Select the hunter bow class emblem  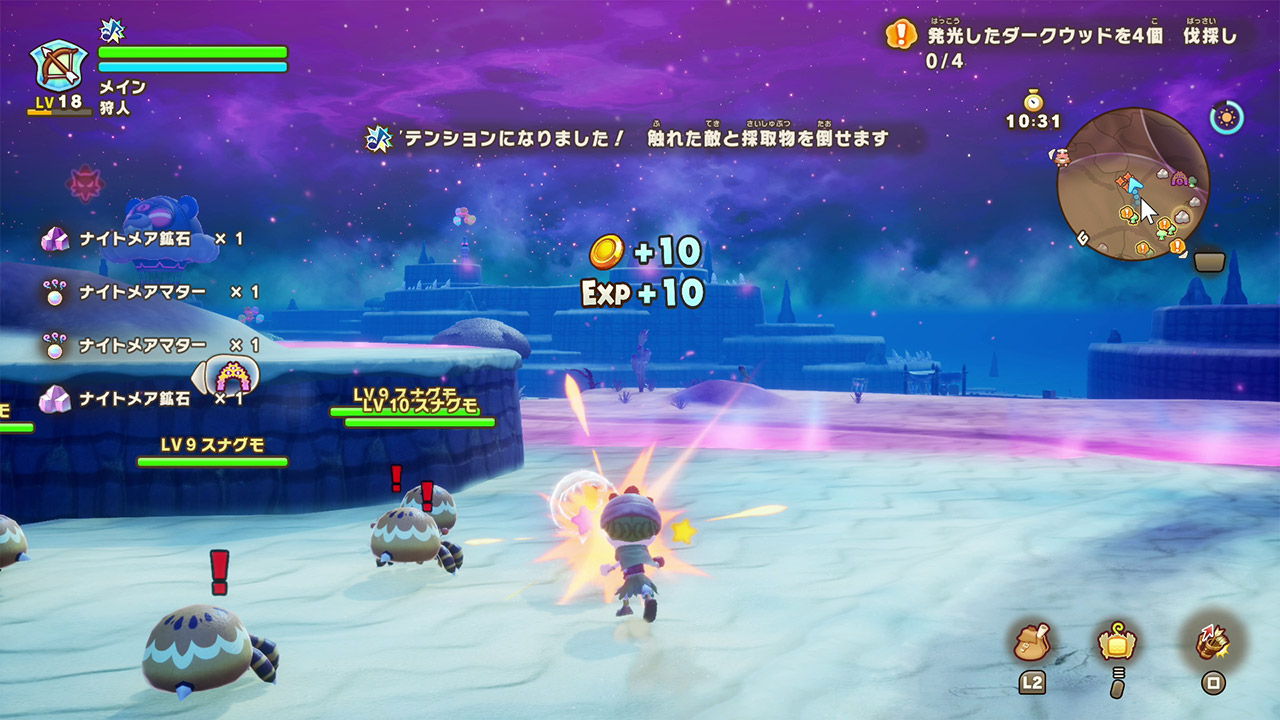coord(59,66)
